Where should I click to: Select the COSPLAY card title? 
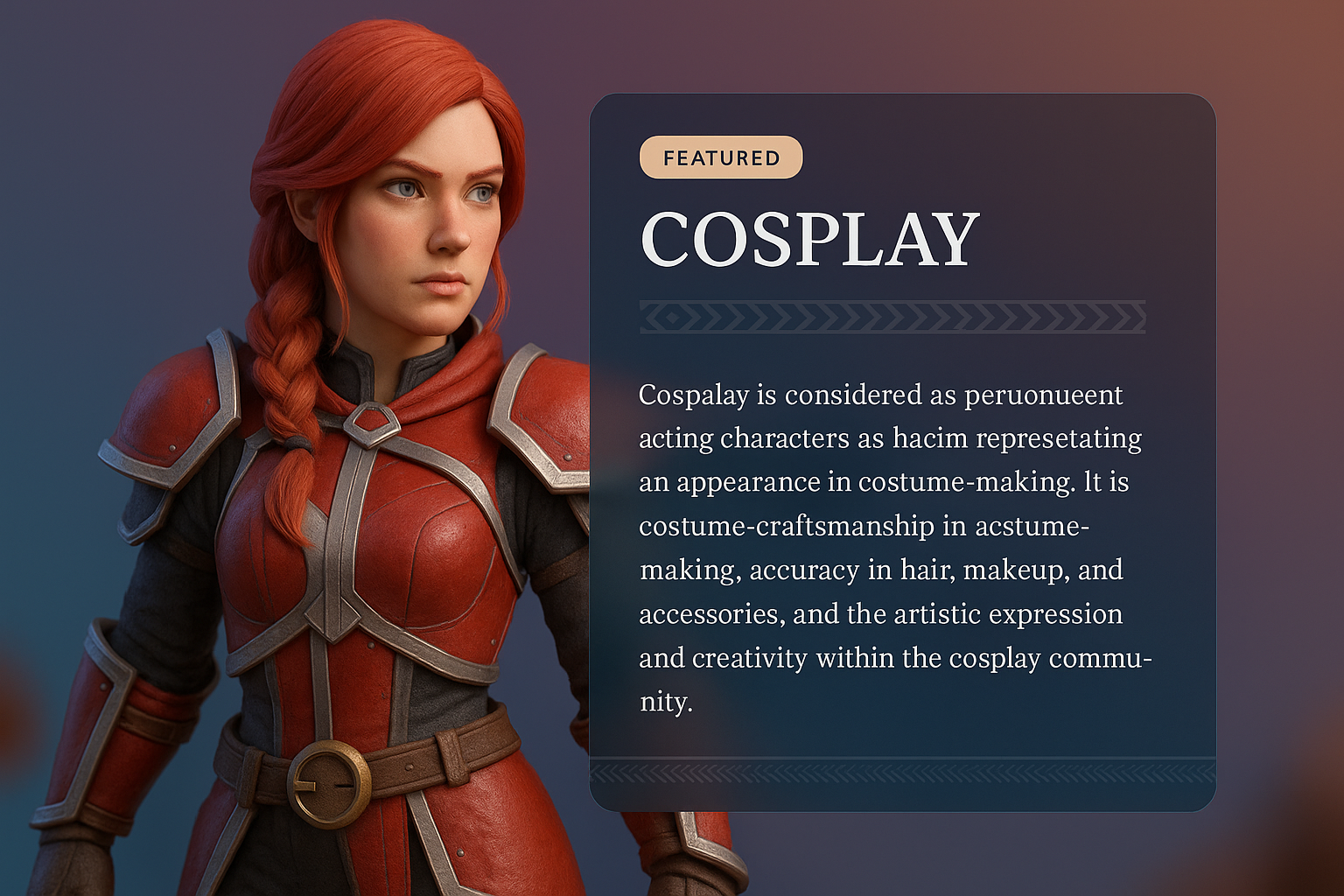pyautogui.click(x=809, y=239)
